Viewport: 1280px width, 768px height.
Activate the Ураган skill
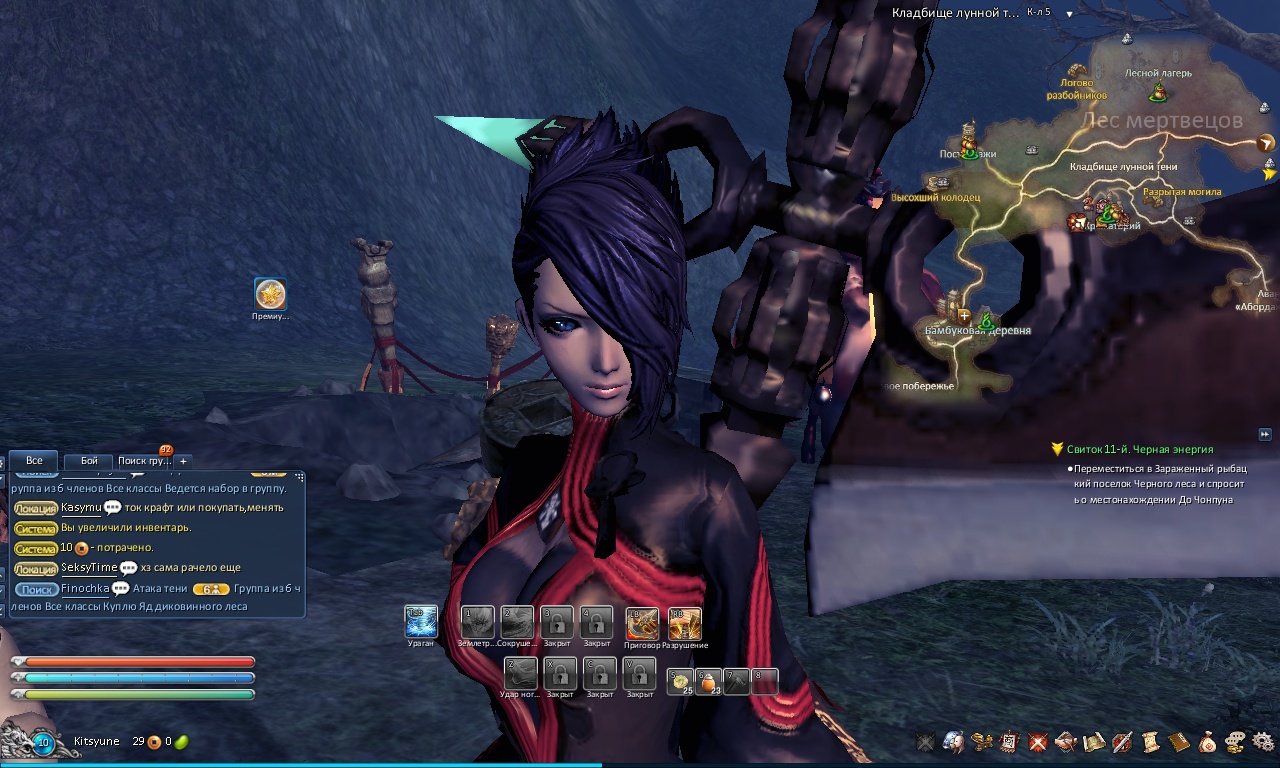click(x=421, y=622)
